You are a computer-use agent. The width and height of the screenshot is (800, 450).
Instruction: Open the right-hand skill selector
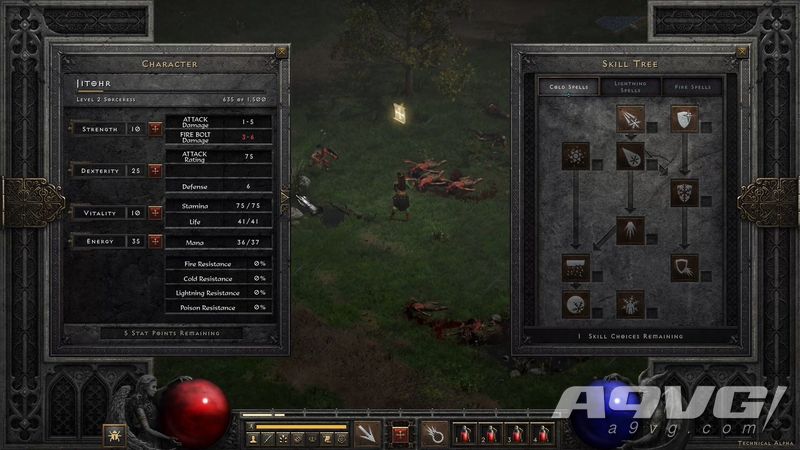point(433,433)
